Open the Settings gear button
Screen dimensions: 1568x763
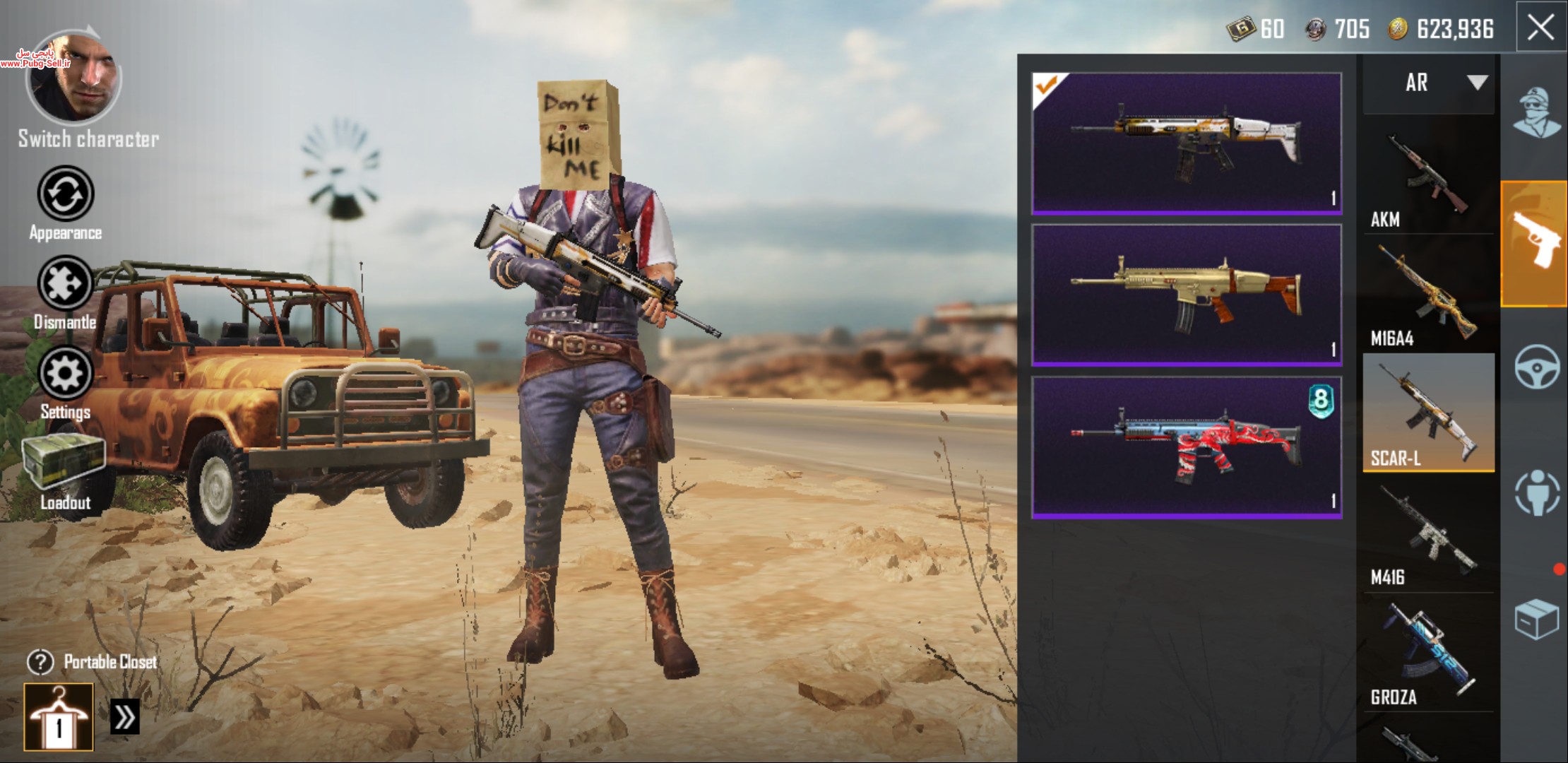point(65,374)
